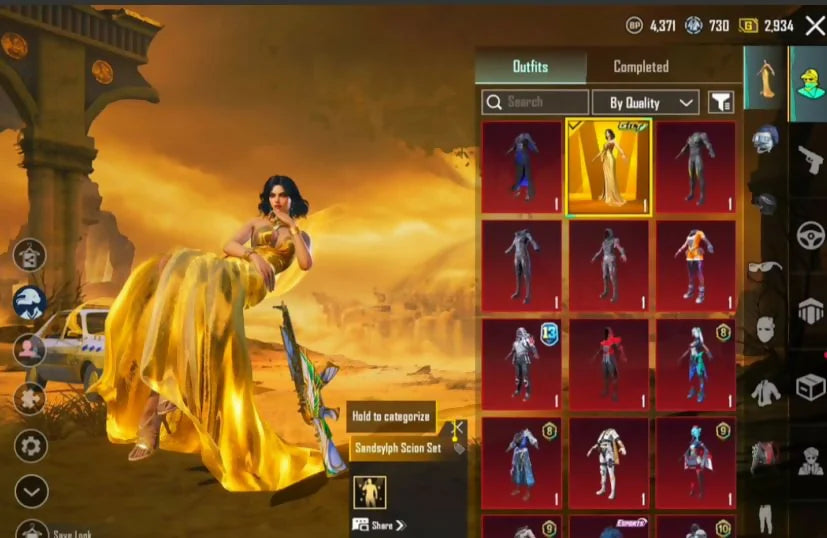Play the Sandsylph set emote preview
This screenshot has width=827, height=538.
[x=369, y=491]
